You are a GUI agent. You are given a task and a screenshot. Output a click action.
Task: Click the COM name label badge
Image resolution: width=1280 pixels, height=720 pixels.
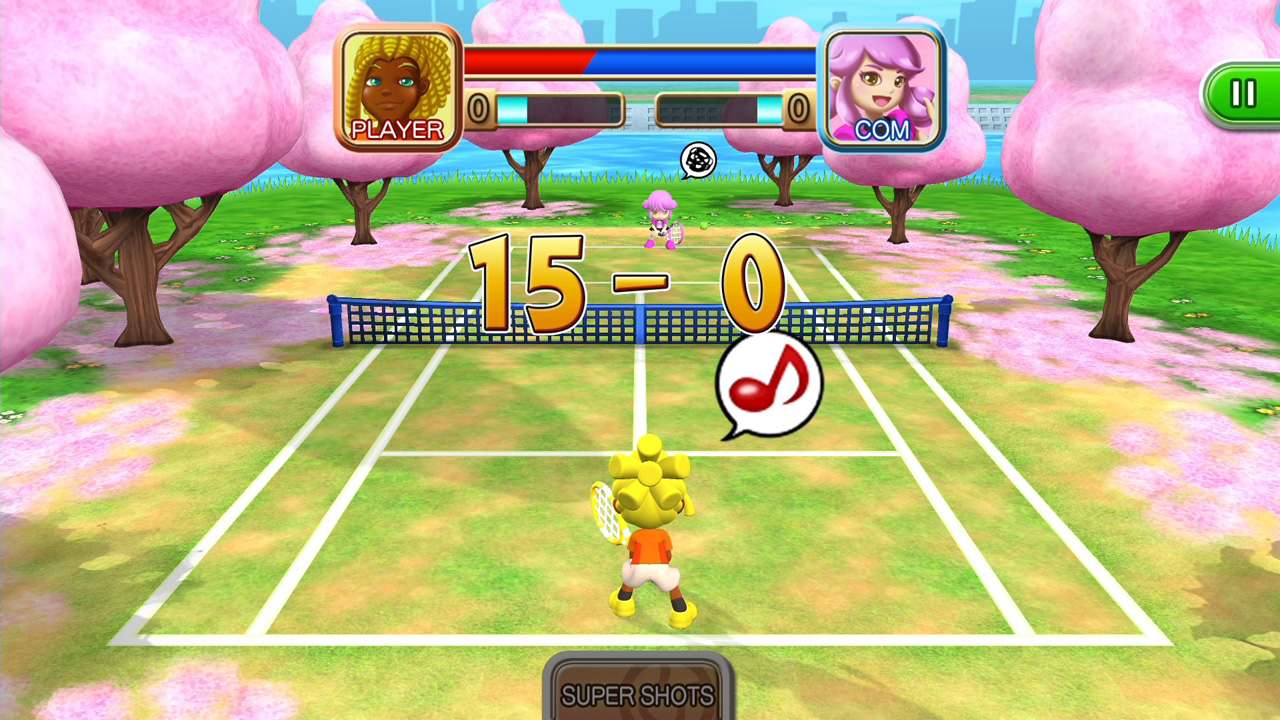pyautogui.click(x=884, y=129)
